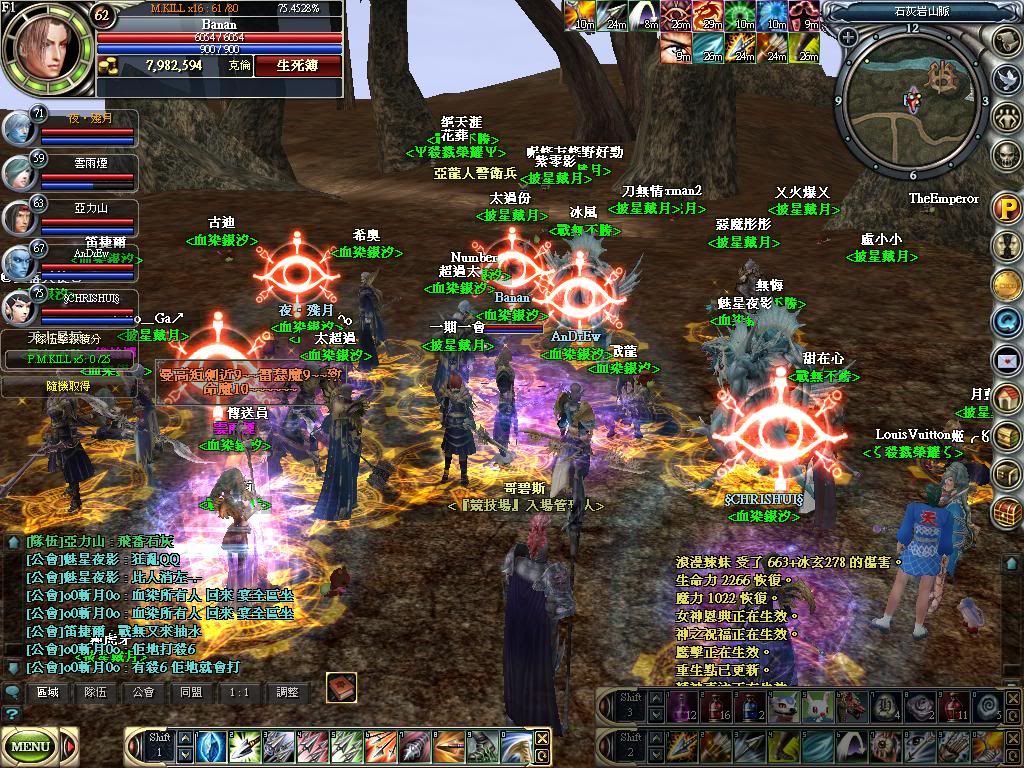Click the question mark help button
The height and width of the screenshot is (768, 1024).
pos(12,714)
